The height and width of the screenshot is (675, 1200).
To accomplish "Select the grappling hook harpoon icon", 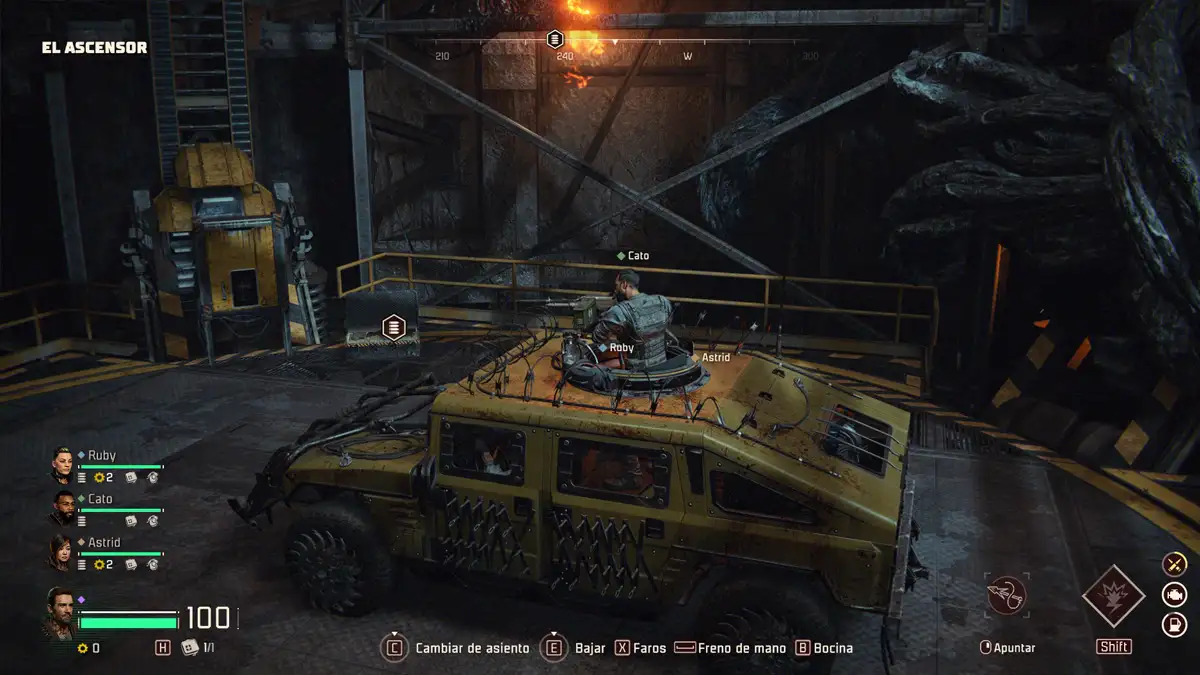I will click(1005, 596).
